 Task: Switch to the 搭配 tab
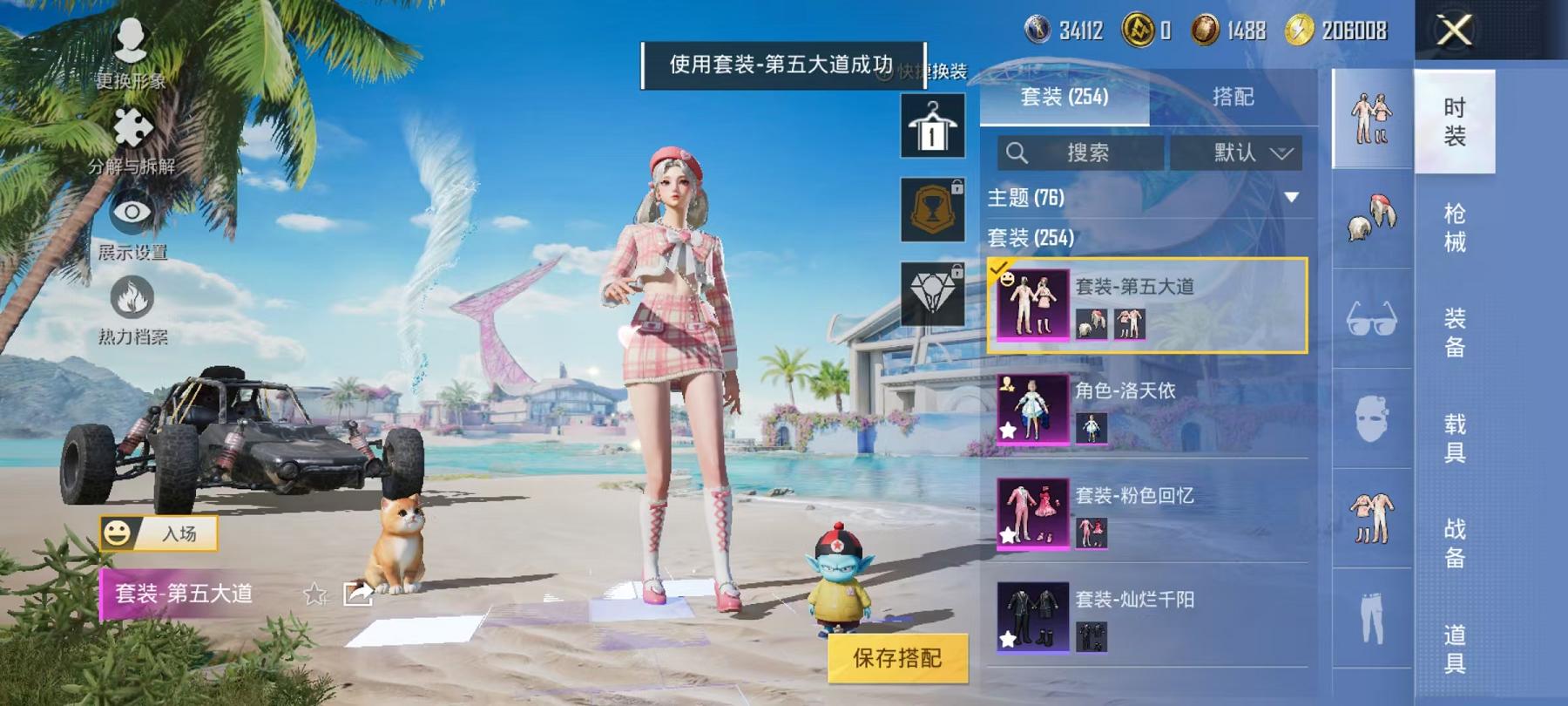pos(1231,98)
